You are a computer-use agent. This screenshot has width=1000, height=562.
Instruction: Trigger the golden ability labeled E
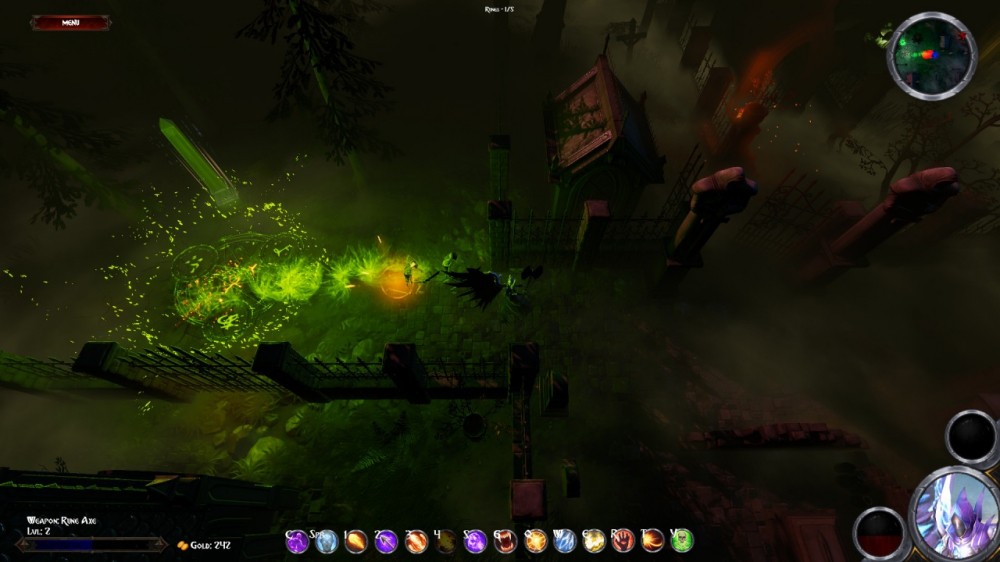tap(594, 541)
